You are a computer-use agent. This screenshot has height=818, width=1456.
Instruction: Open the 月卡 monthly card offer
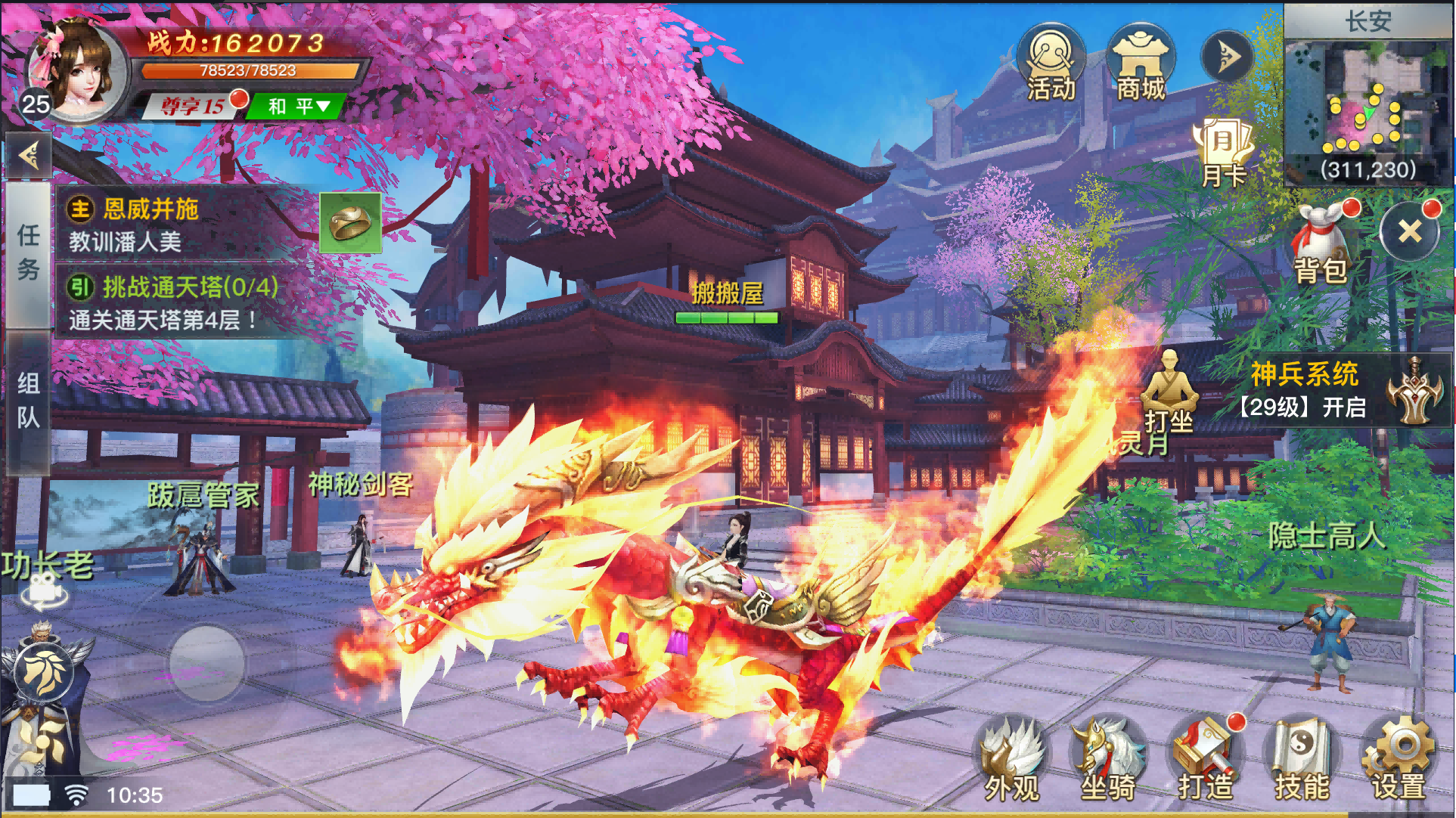(1225, 147)
